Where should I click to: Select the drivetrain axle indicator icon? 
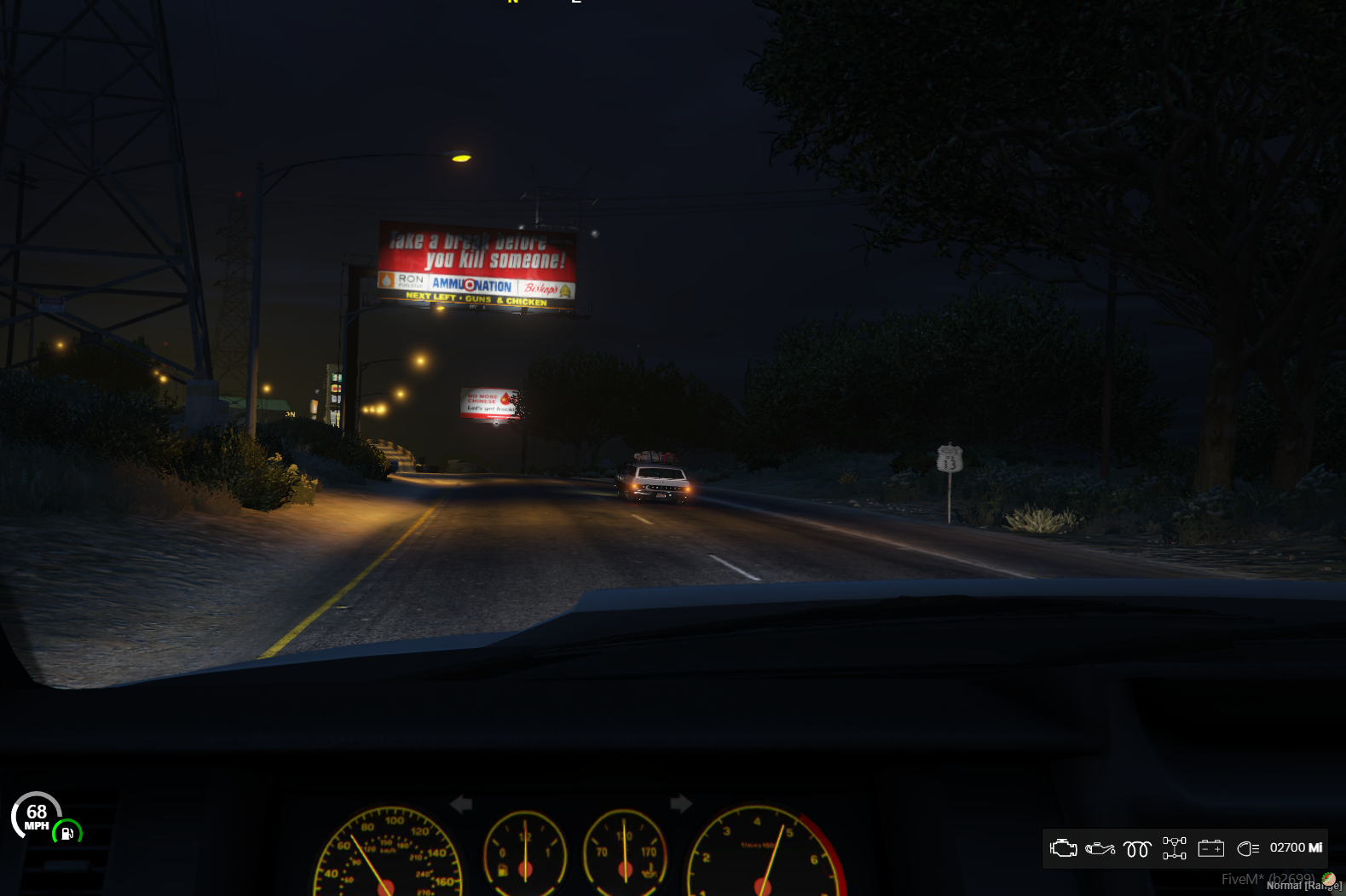(1174, 848)
